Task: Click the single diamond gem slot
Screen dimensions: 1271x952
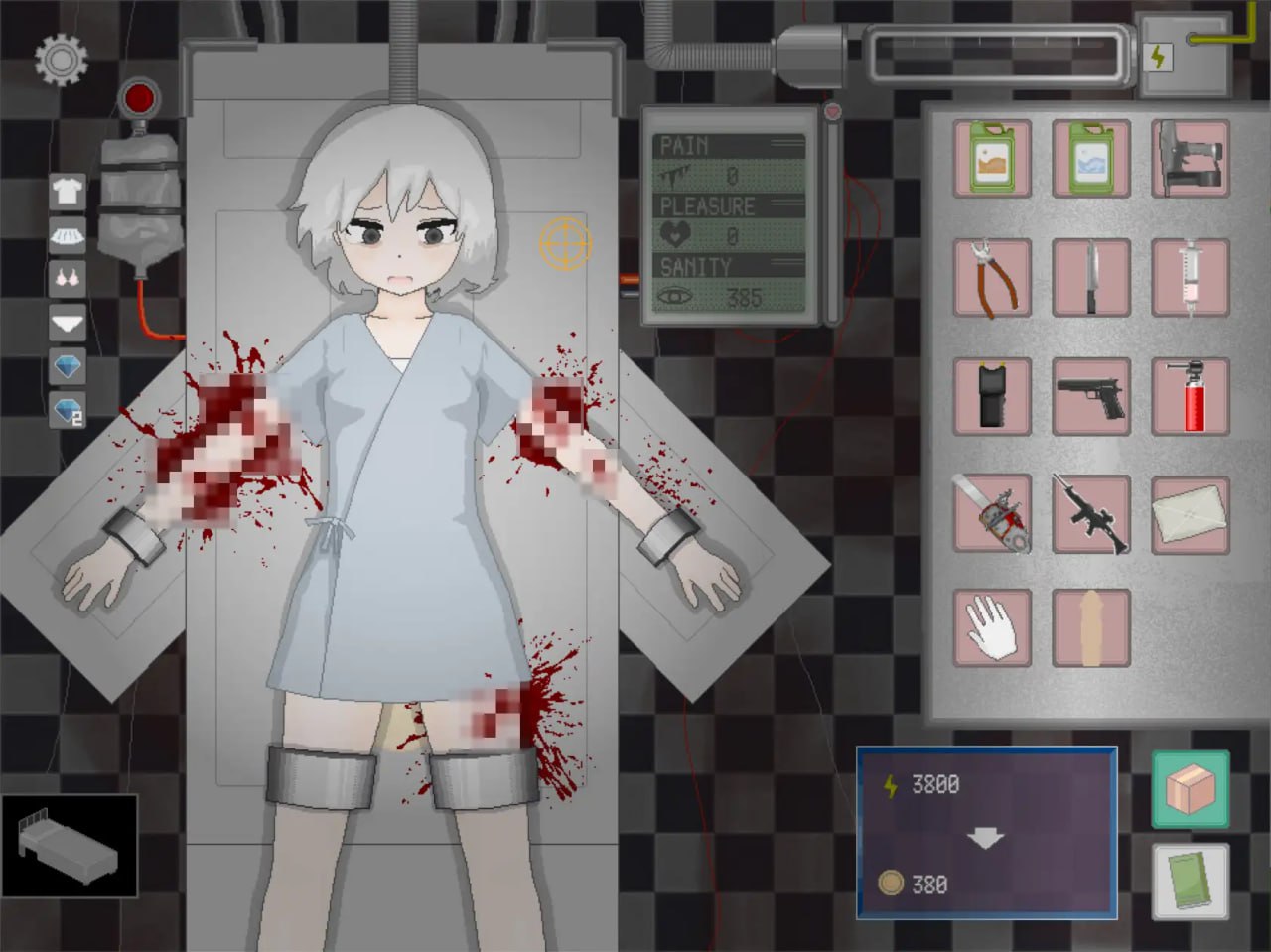Action: [x=66, y=367]
